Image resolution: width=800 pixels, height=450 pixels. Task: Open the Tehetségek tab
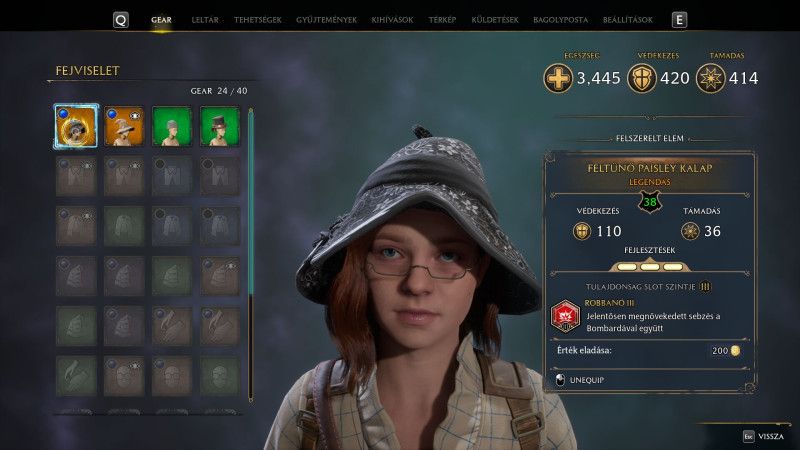pos(257,20)
